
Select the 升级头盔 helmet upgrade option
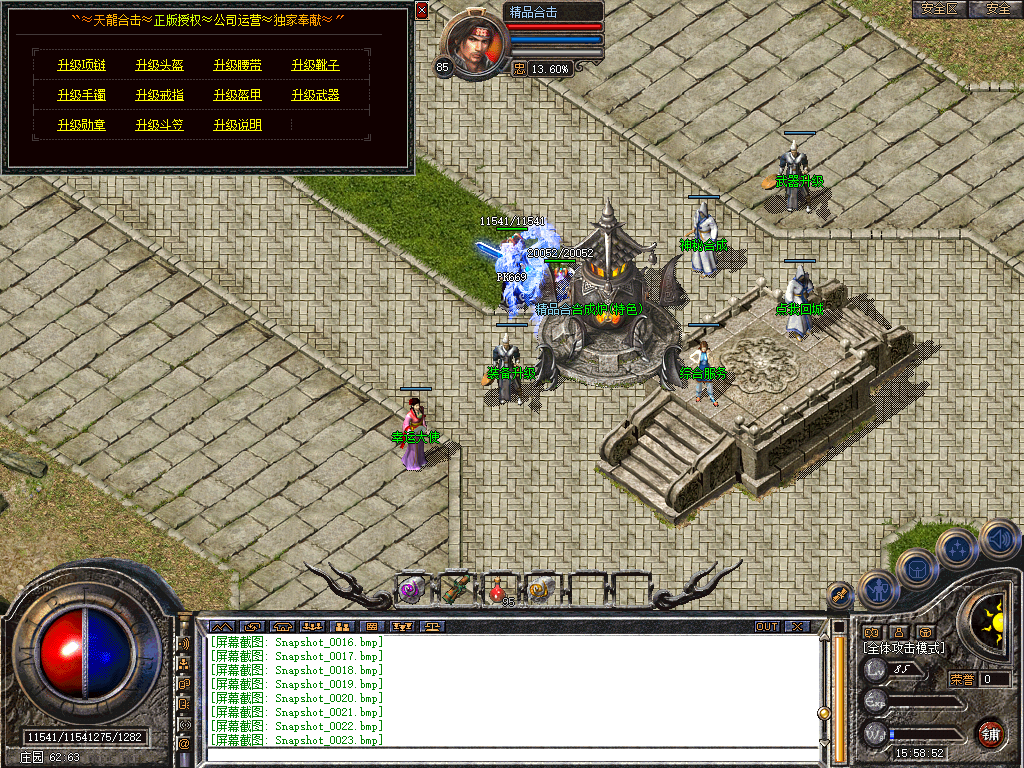coord(159,66)
